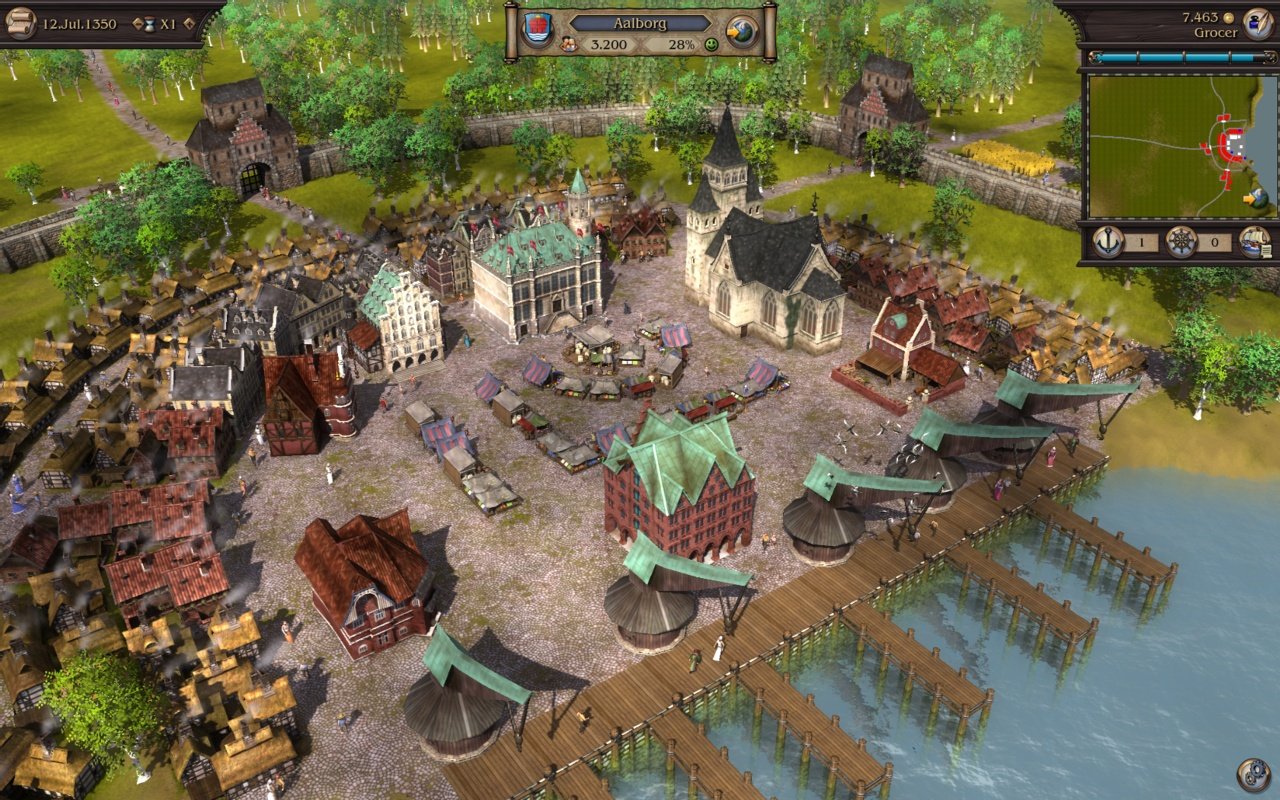Click the date display showing 12.Jul.1350
Image resolution: width=1280 pixels, height=800 pixels.
[80, 23]
